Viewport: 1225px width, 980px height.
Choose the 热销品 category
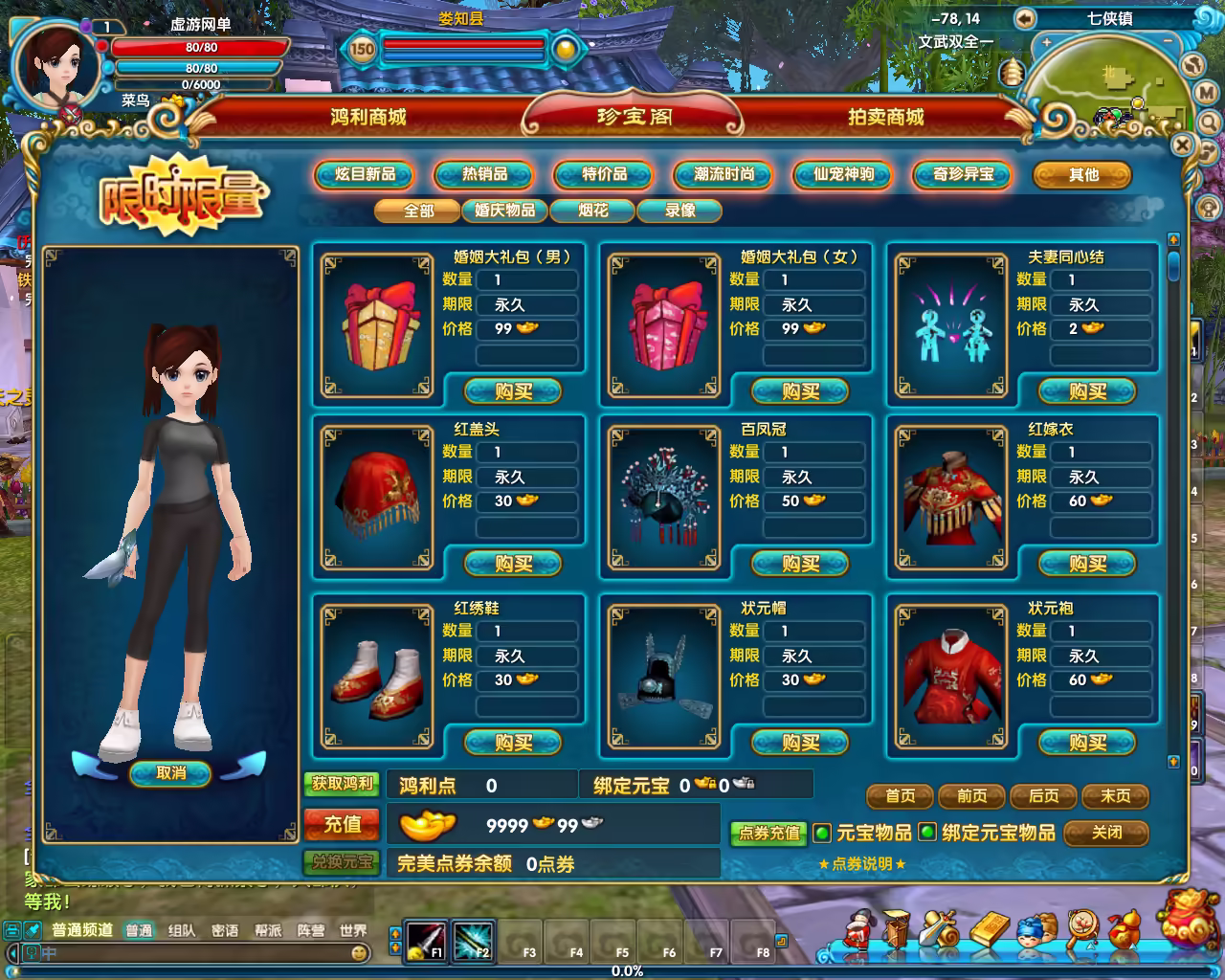(484, 174)
